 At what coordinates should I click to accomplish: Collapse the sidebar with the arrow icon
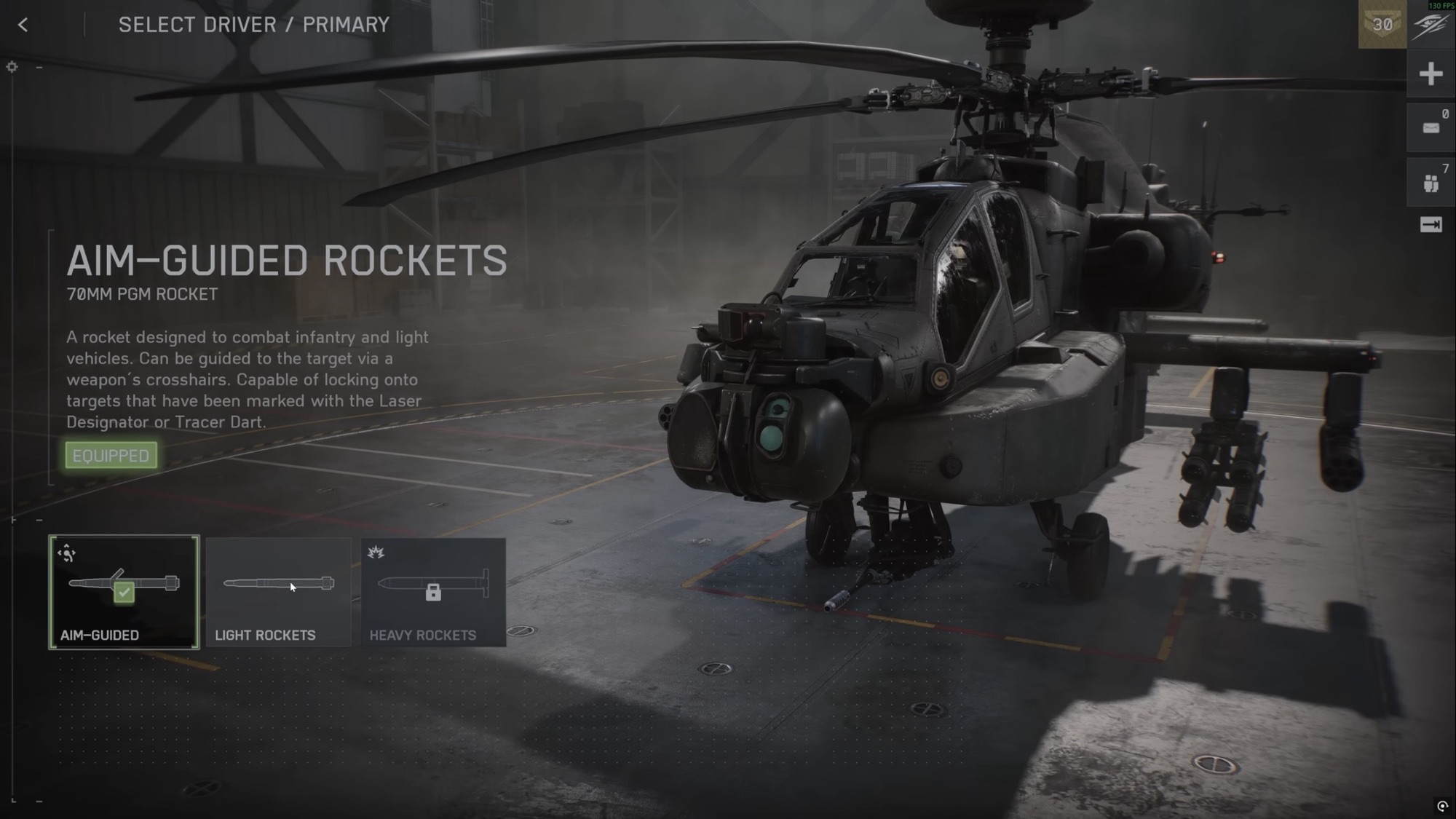(x=1431, y=225)
